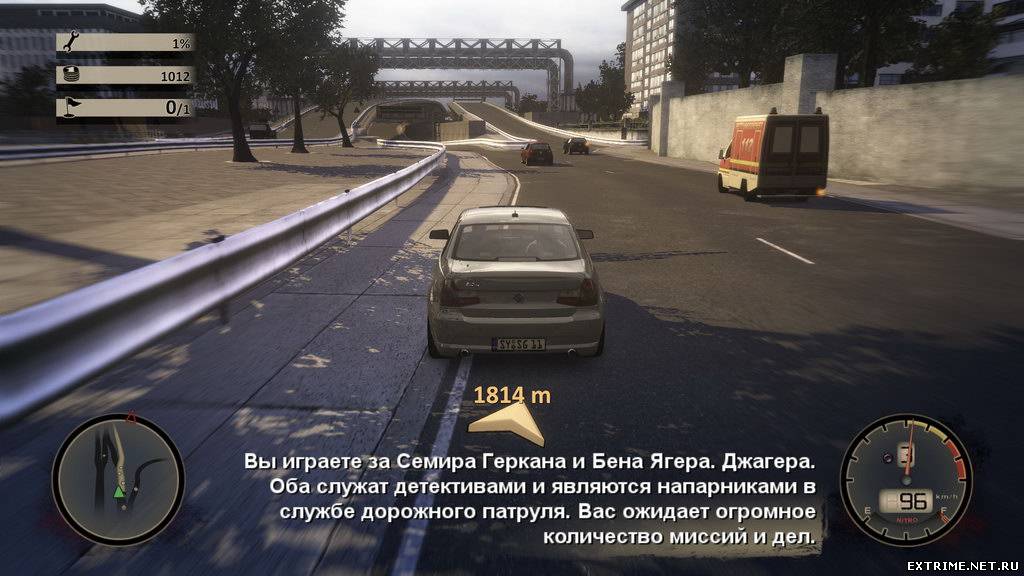Click the orange waypoint direction arrow
The height and width of the screenshot is (576, 1024).
point(508,423)
